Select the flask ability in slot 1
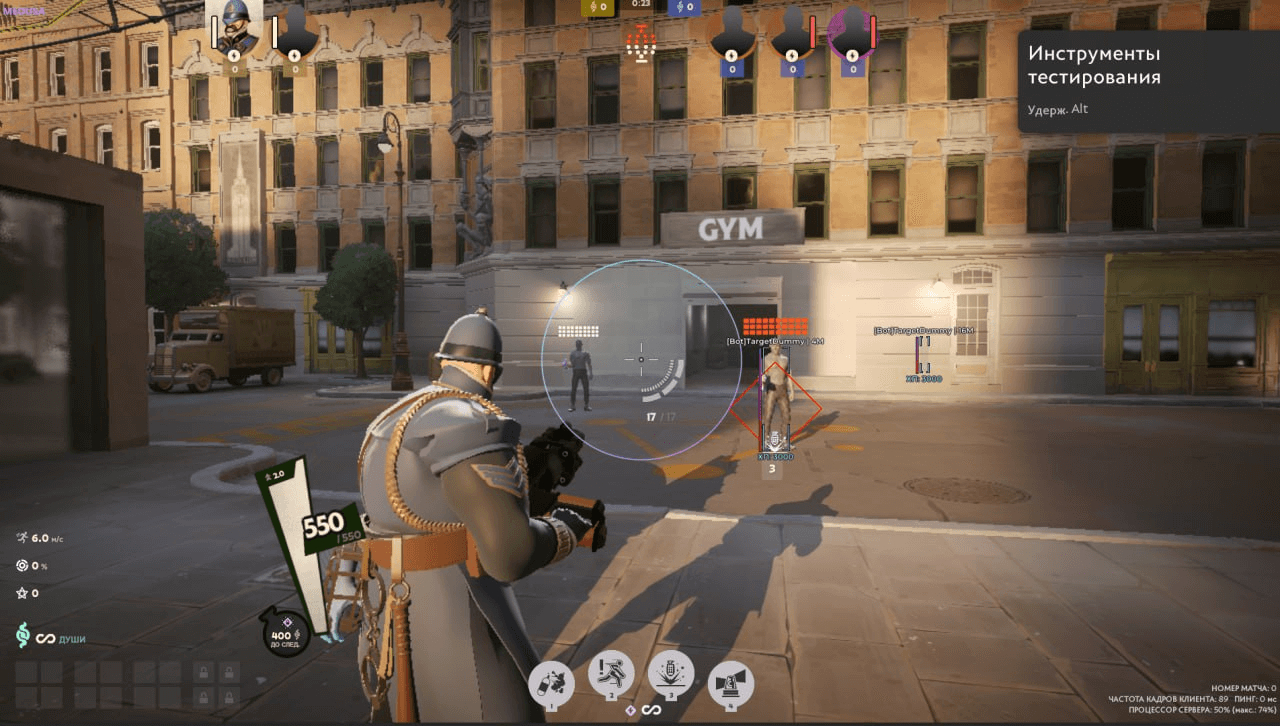1280x726 pixels. point(551,681)
